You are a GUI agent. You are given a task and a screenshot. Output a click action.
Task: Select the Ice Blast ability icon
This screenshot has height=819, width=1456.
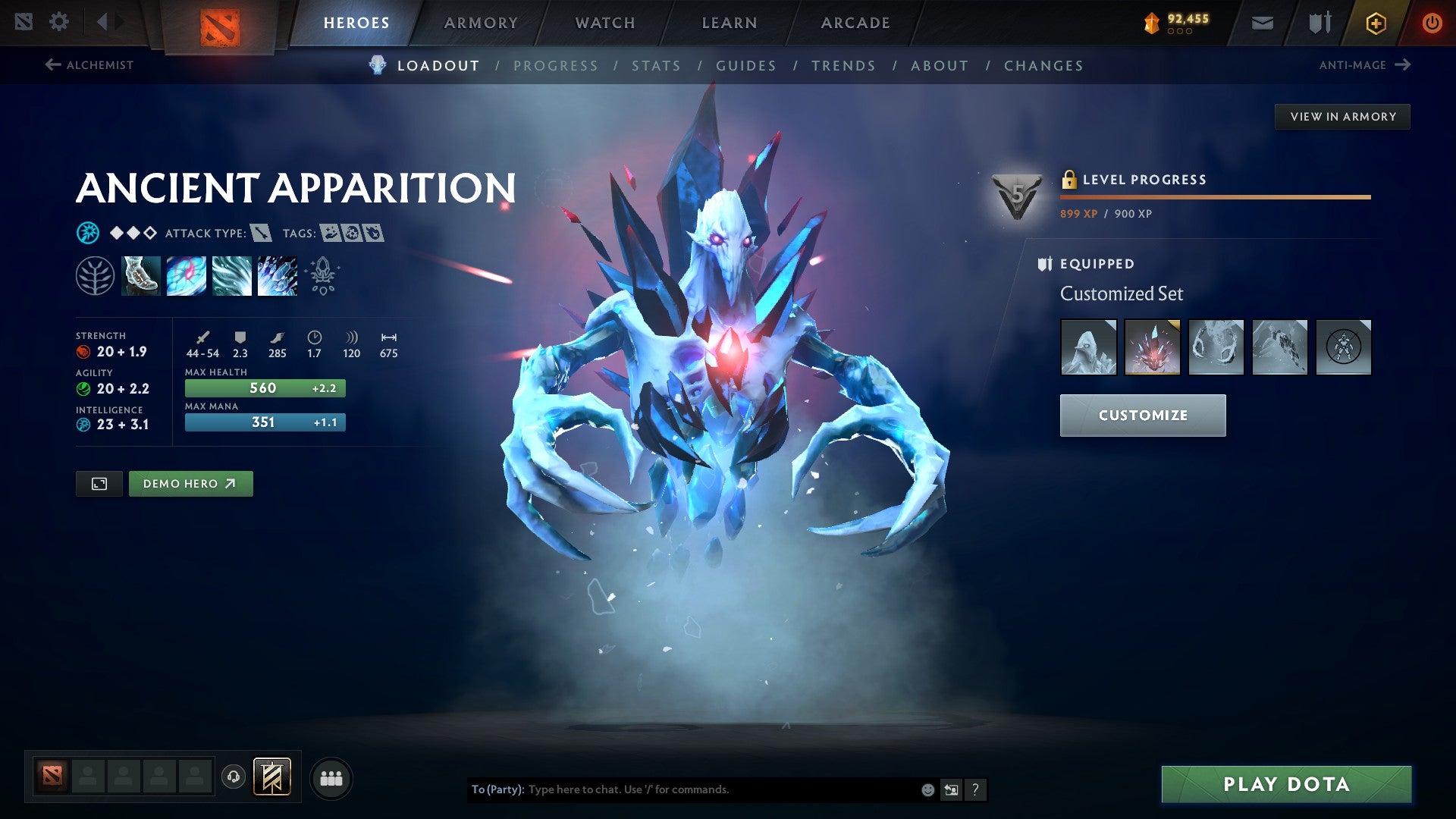point(277,275)
